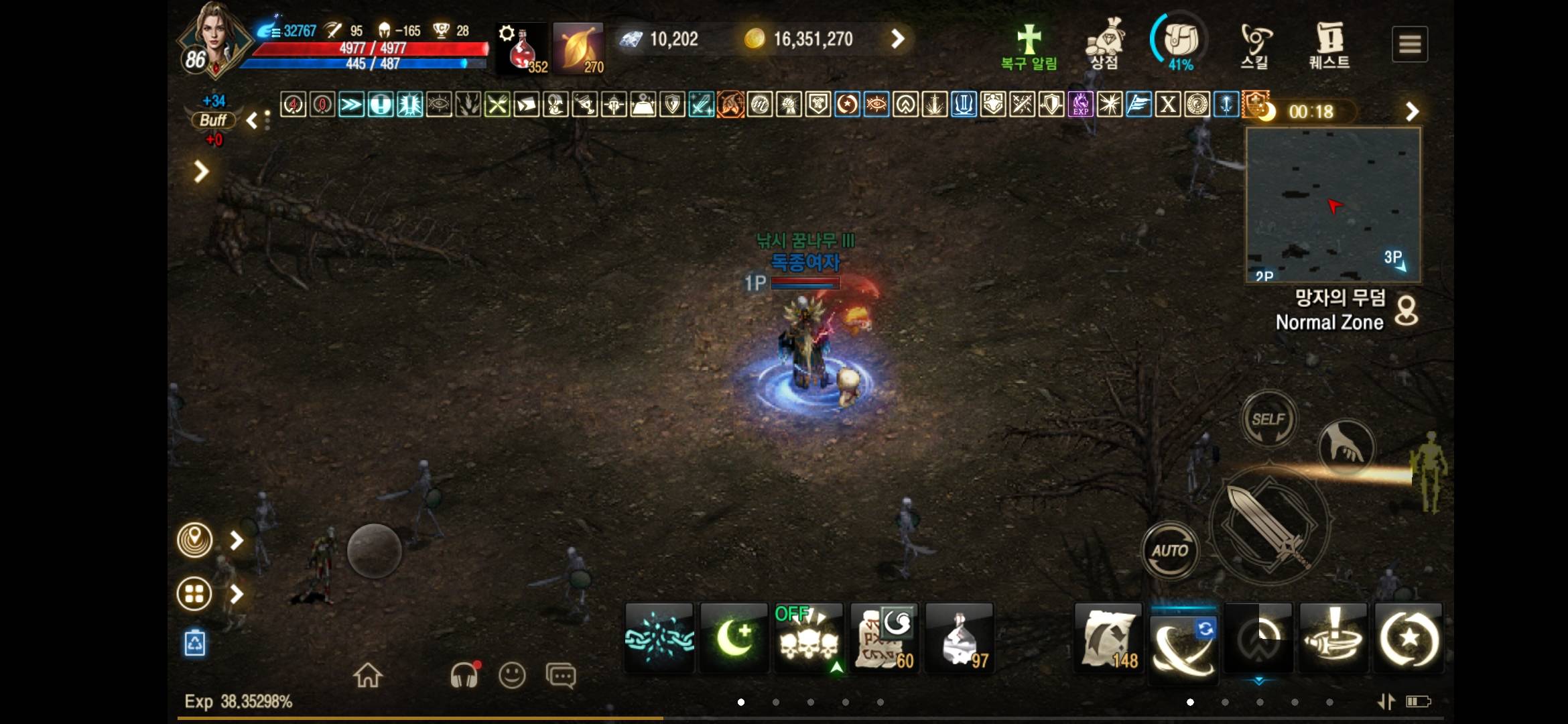Expand the left side panel arrow
Image resolution: width=1568 pixels, height=724 pixels.
(x=200, y=172)
